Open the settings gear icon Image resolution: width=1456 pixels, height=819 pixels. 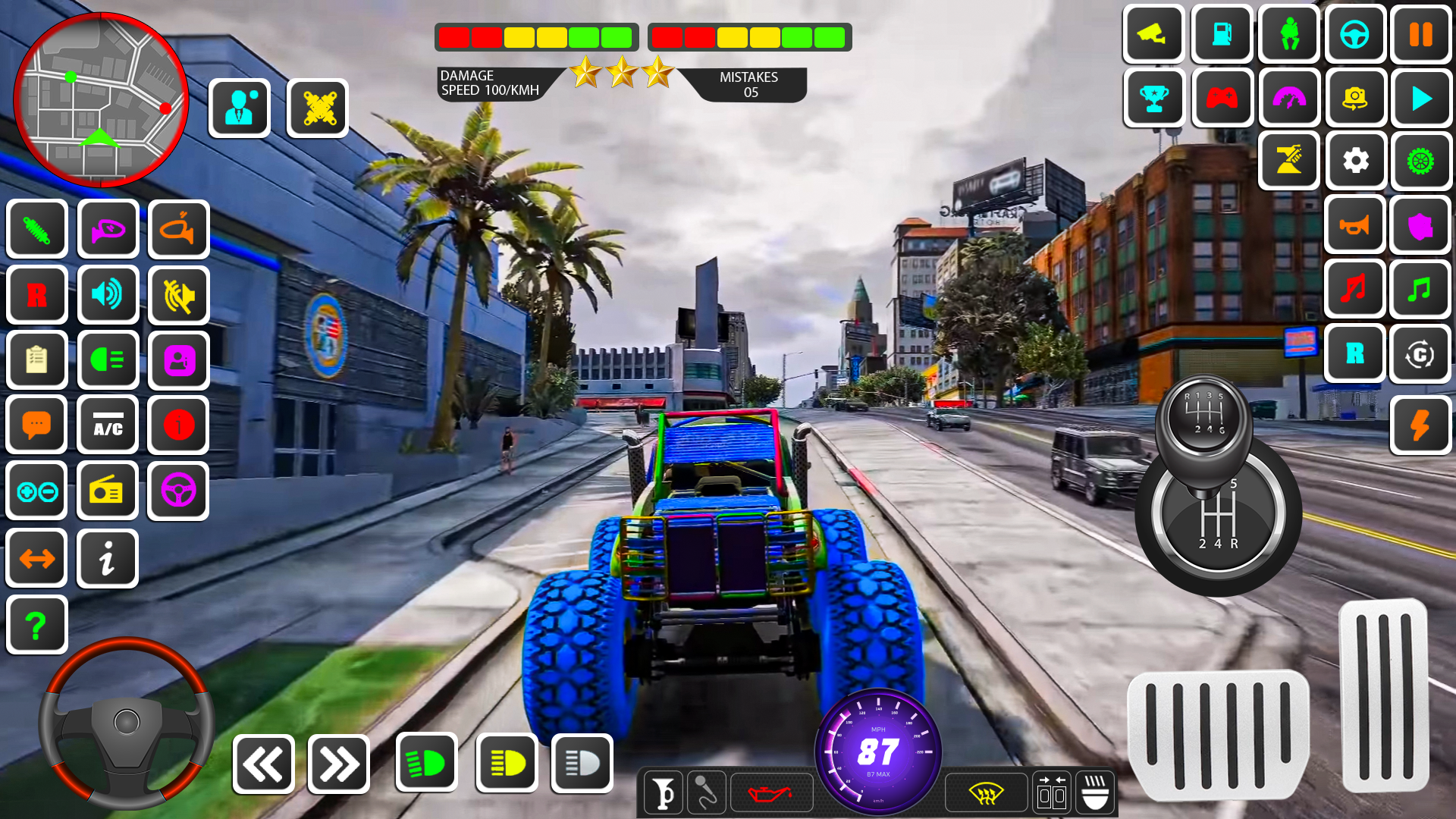point(1355,161)
